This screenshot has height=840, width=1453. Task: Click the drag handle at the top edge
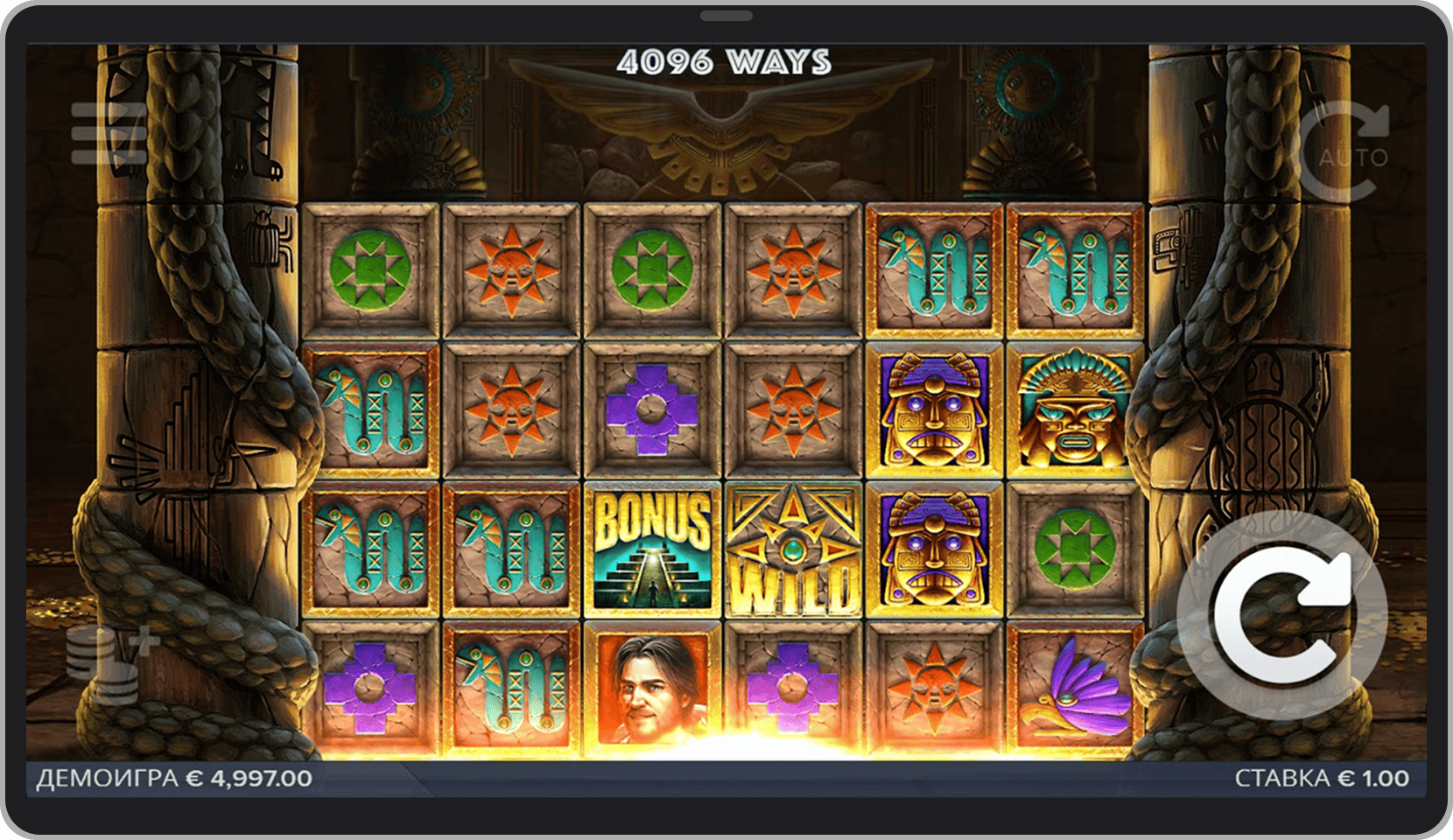click(x=726, y=16)
